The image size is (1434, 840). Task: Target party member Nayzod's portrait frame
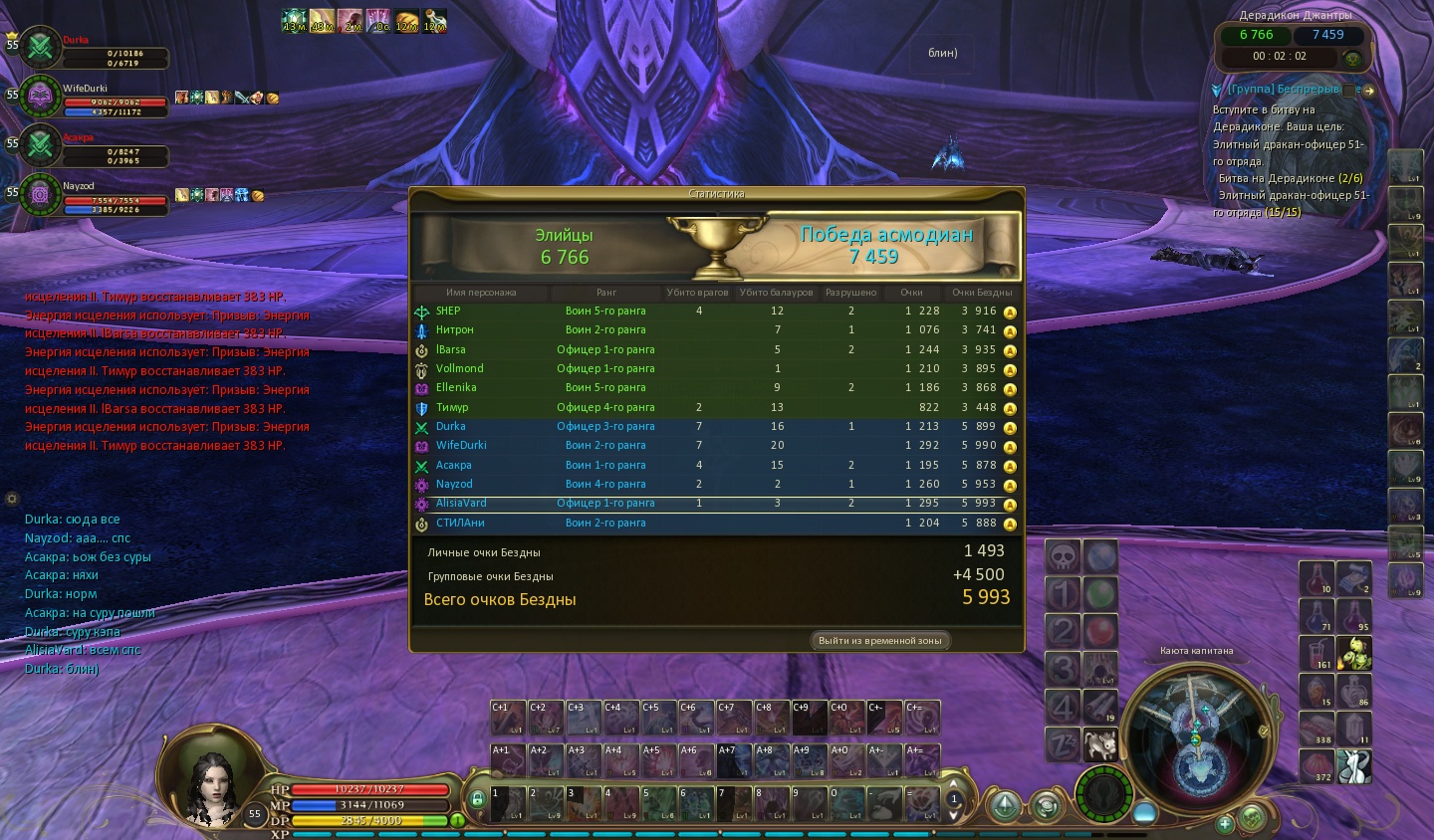40,192
